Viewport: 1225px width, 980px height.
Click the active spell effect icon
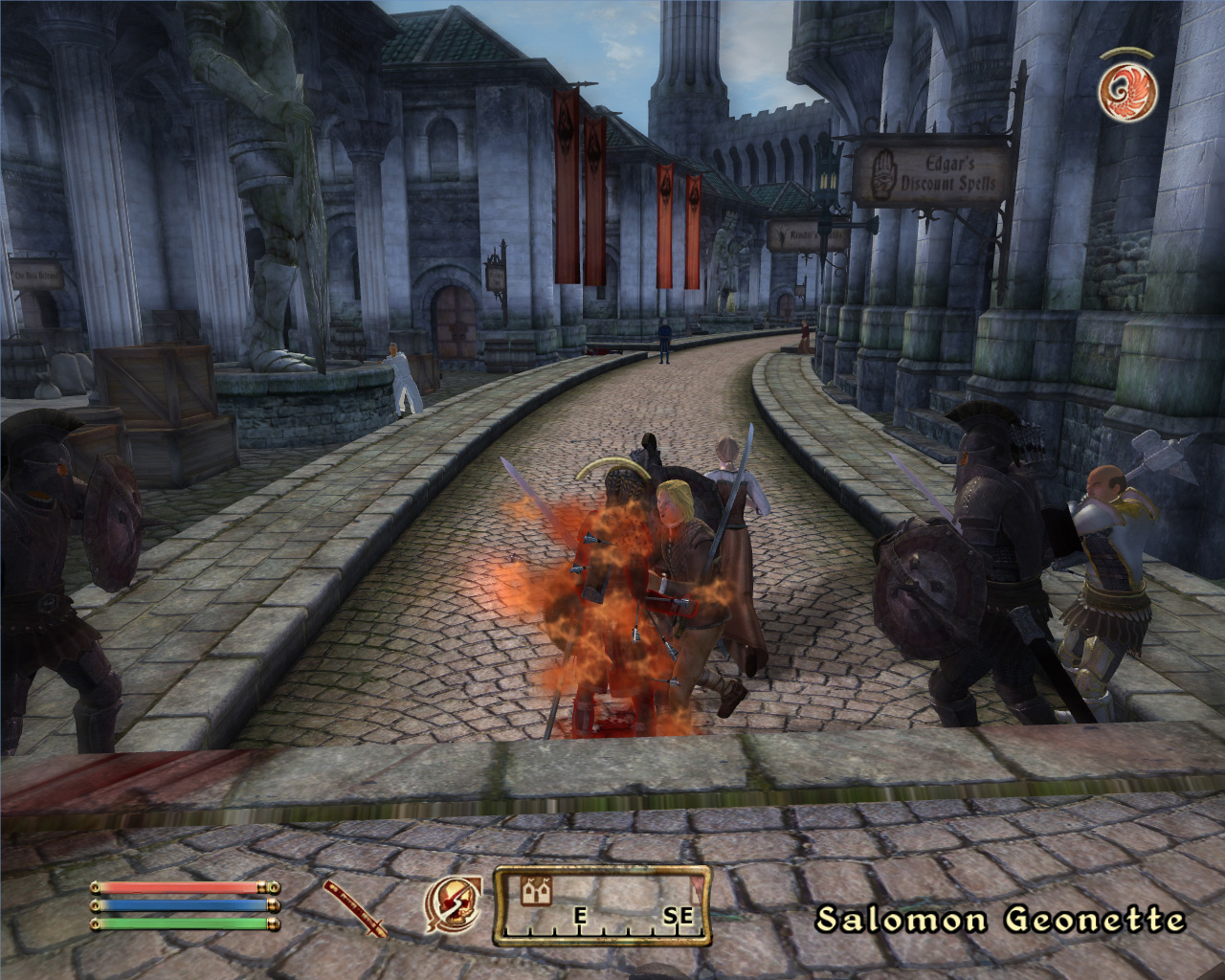(x=1128, y=91)
